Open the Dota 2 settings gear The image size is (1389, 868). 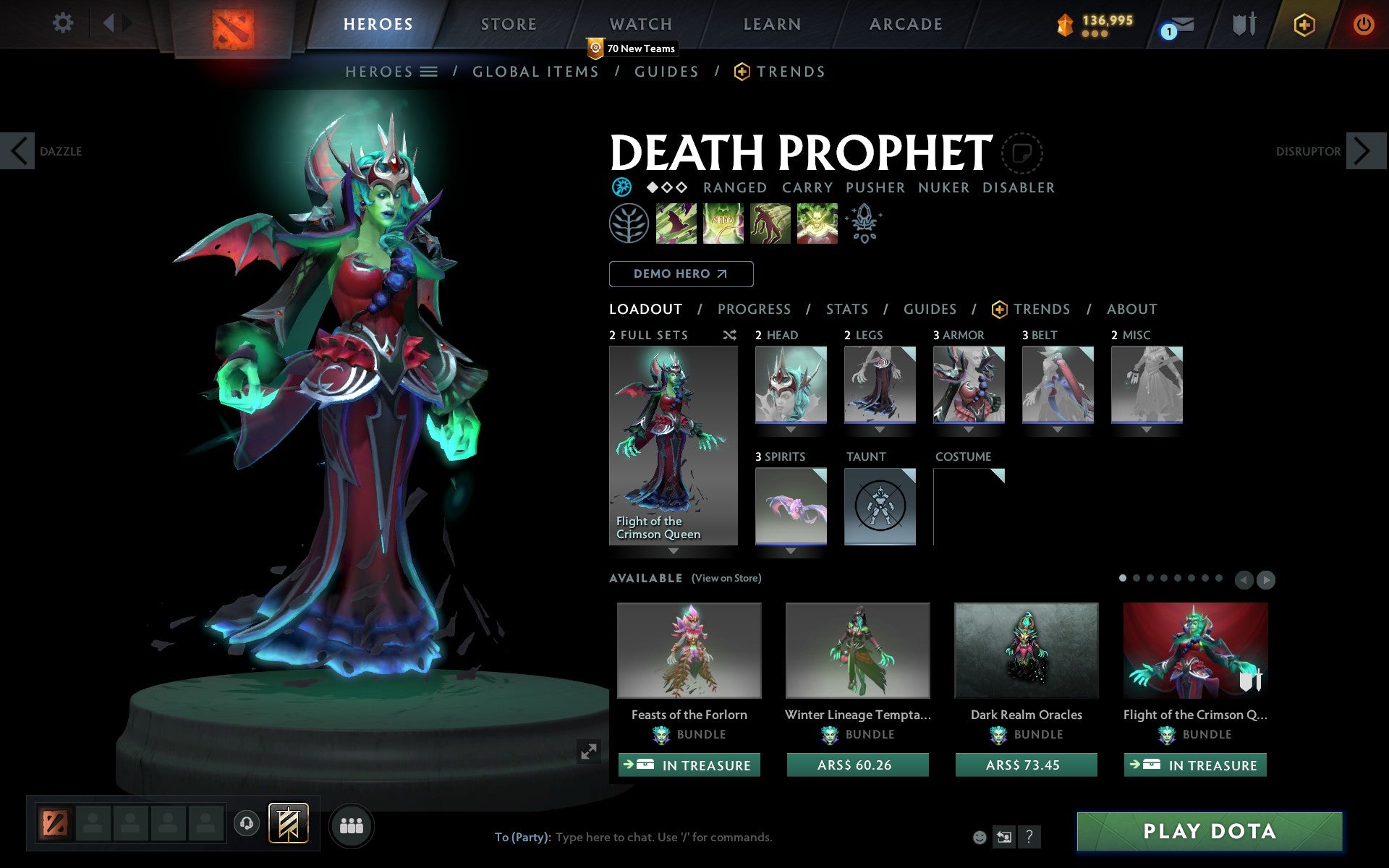[x=64, y=23]
